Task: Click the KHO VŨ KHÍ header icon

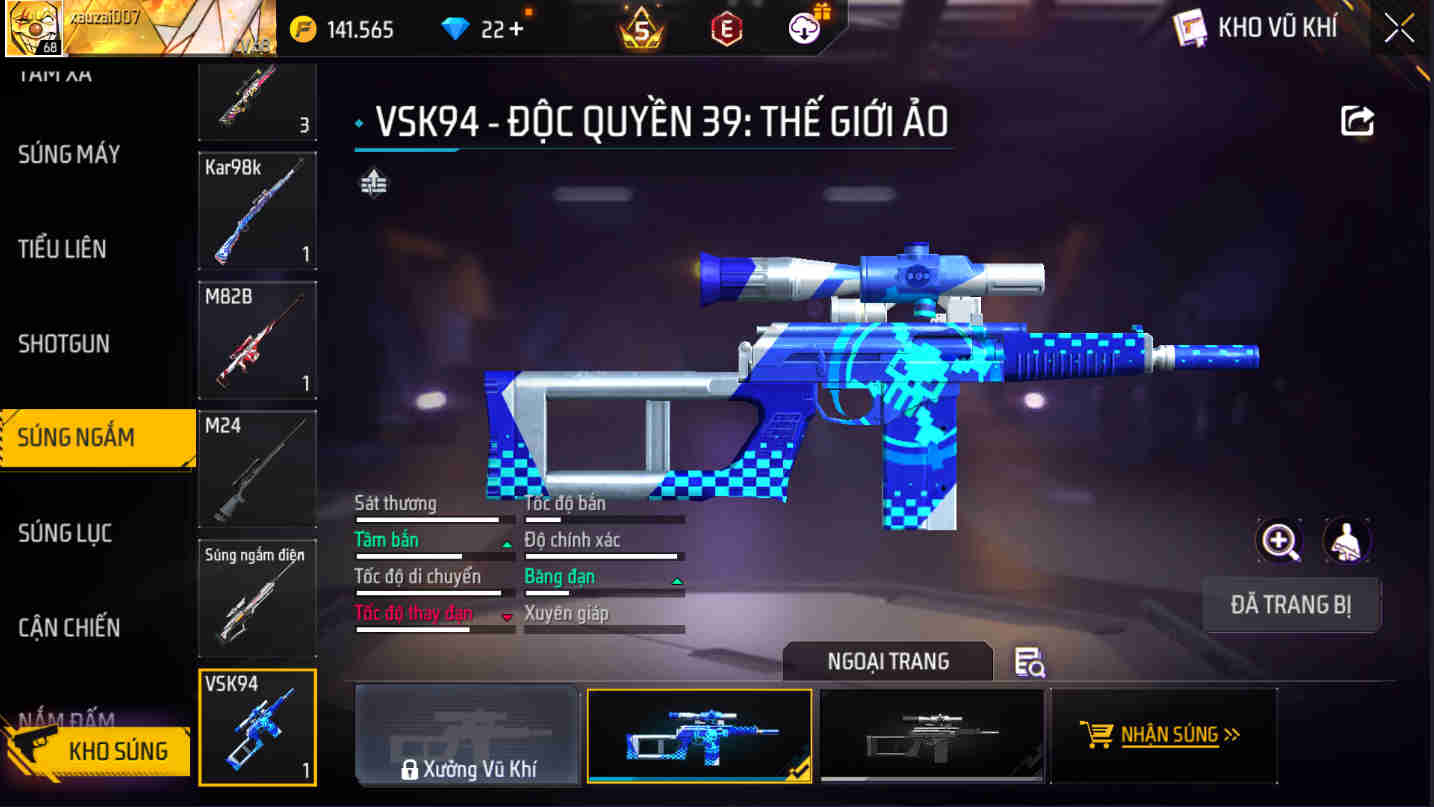Action: pyautogui.click(x=1190, y=28)
